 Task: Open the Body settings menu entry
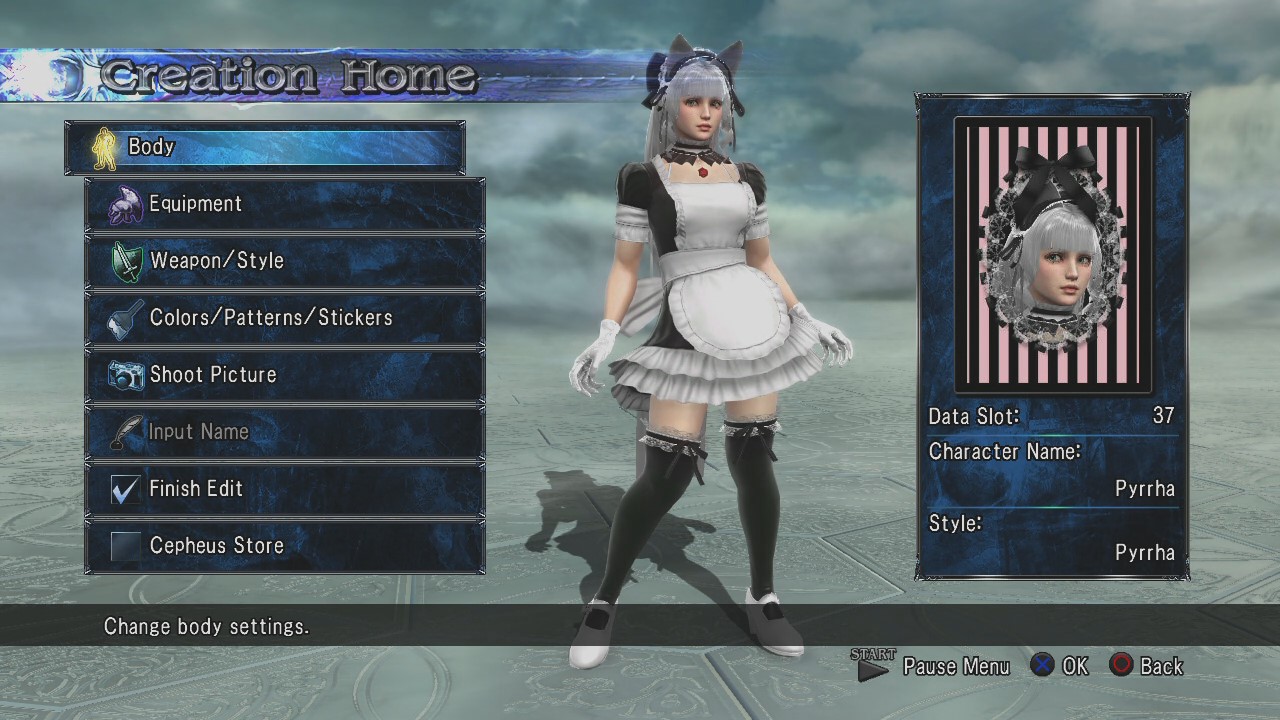(x=265, y=147)
